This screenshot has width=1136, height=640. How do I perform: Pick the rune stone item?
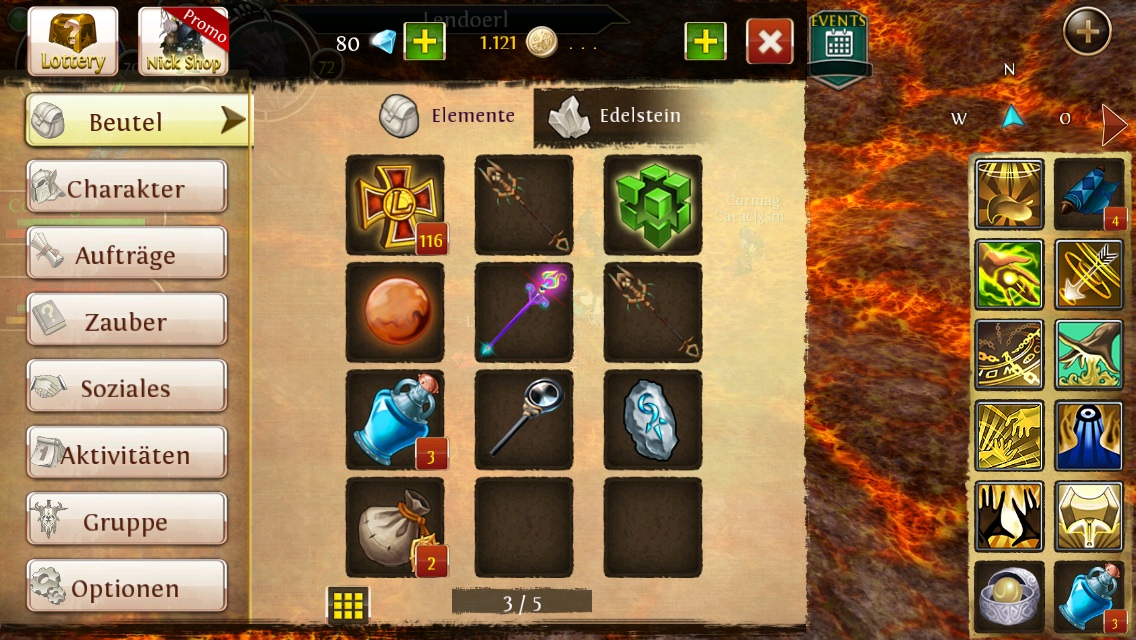tap(653, 420)
